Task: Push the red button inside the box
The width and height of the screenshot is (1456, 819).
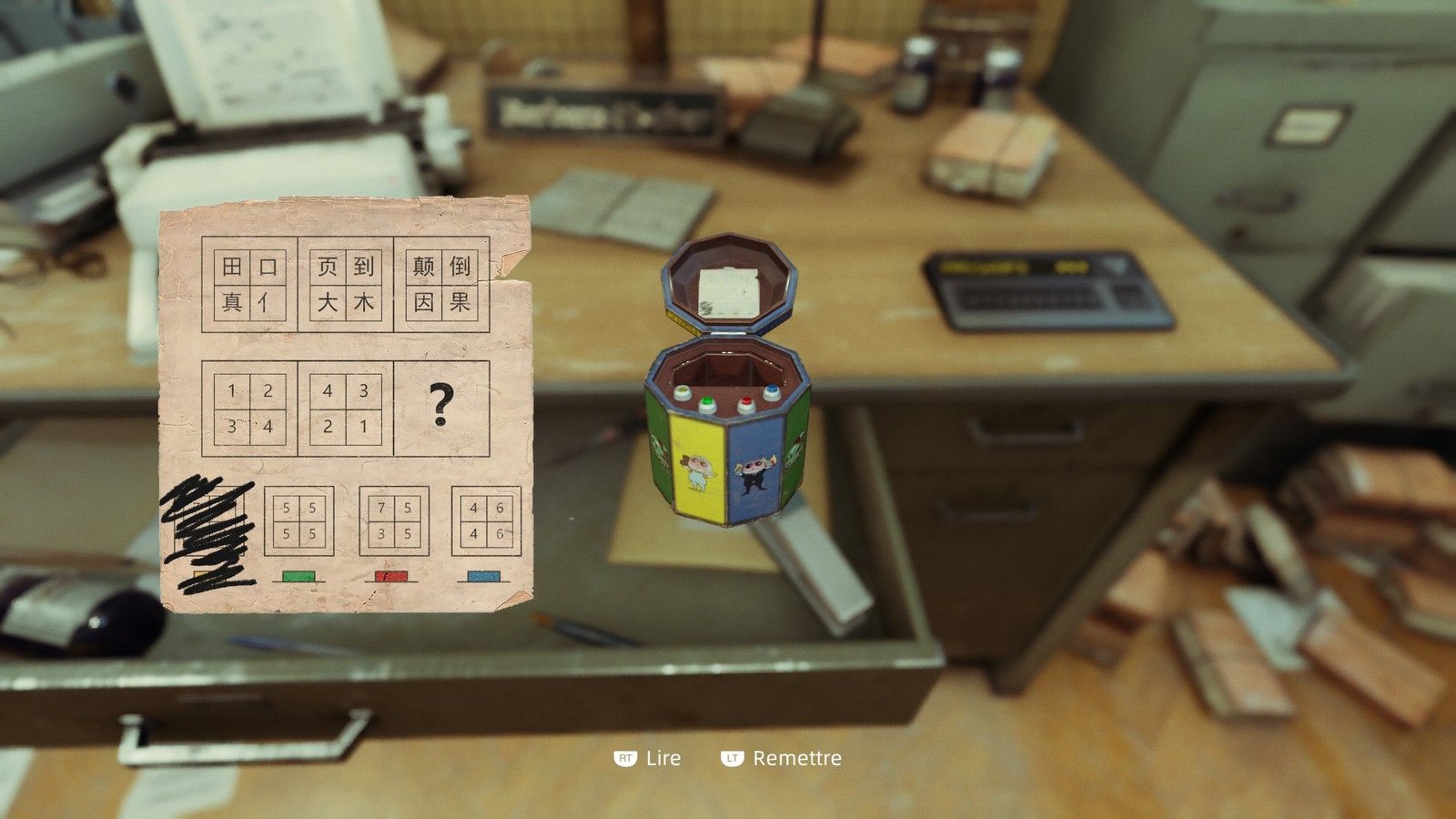Action: 746,403
